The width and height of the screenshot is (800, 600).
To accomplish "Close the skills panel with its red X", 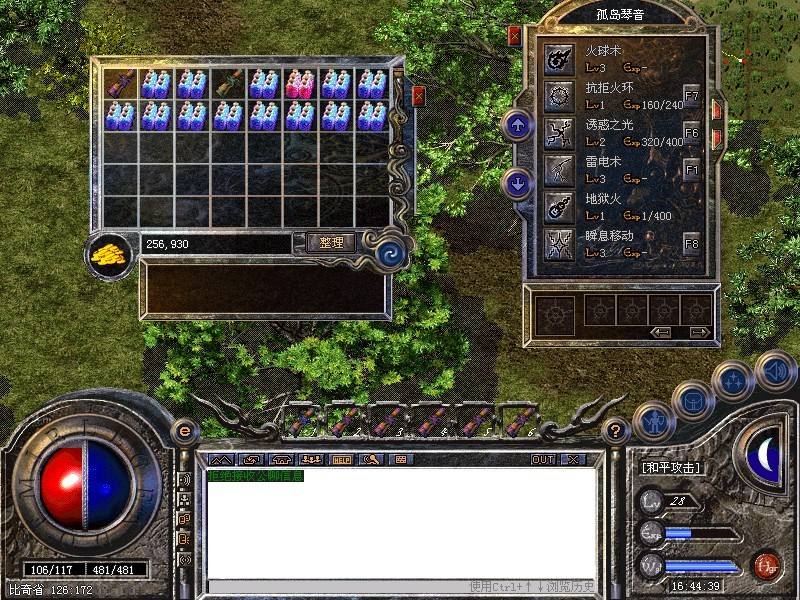I will [x=514, y=37].
